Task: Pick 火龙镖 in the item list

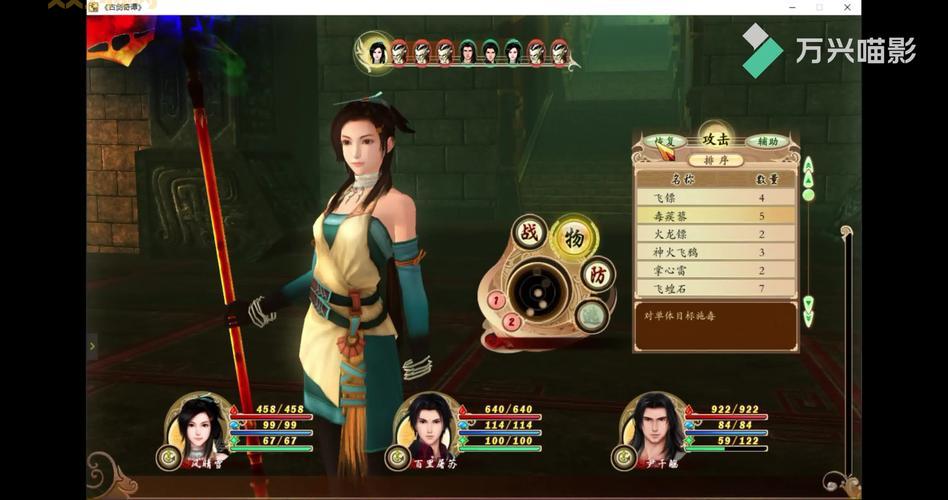Action: coord(715,234)
